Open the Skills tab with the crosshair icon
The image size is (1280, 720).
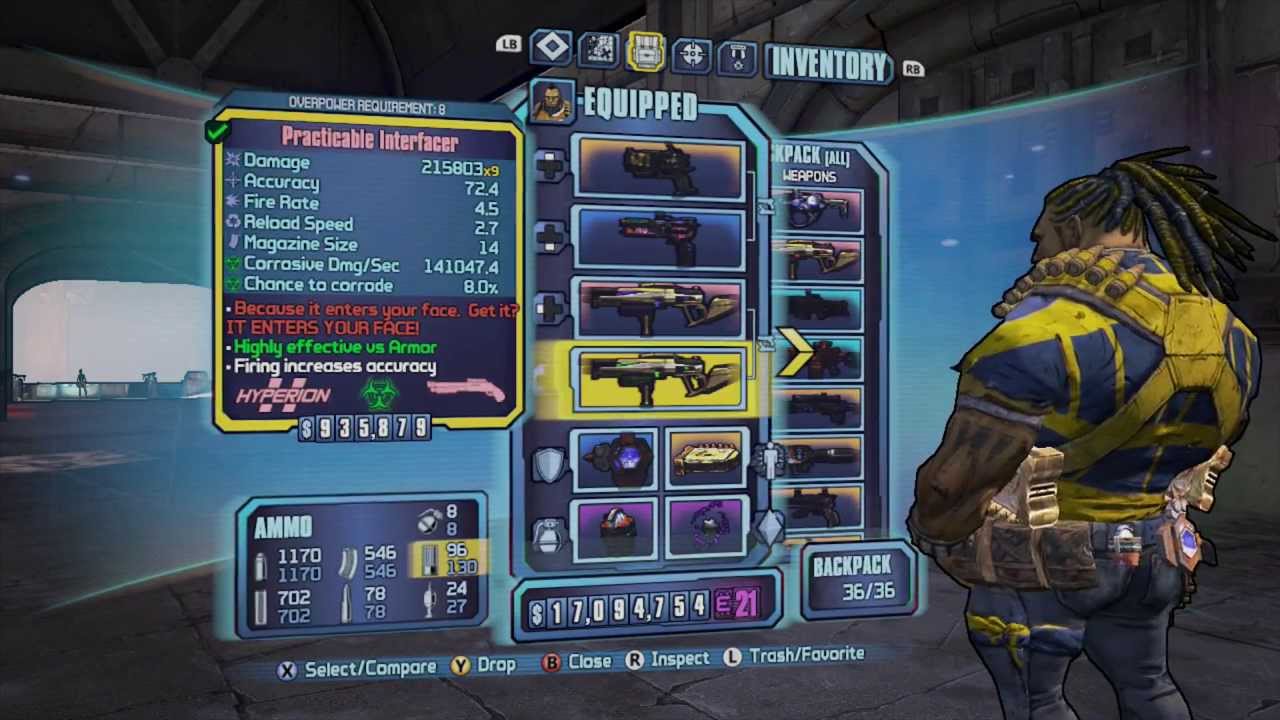pyautogui.click(x=692, y=54)
